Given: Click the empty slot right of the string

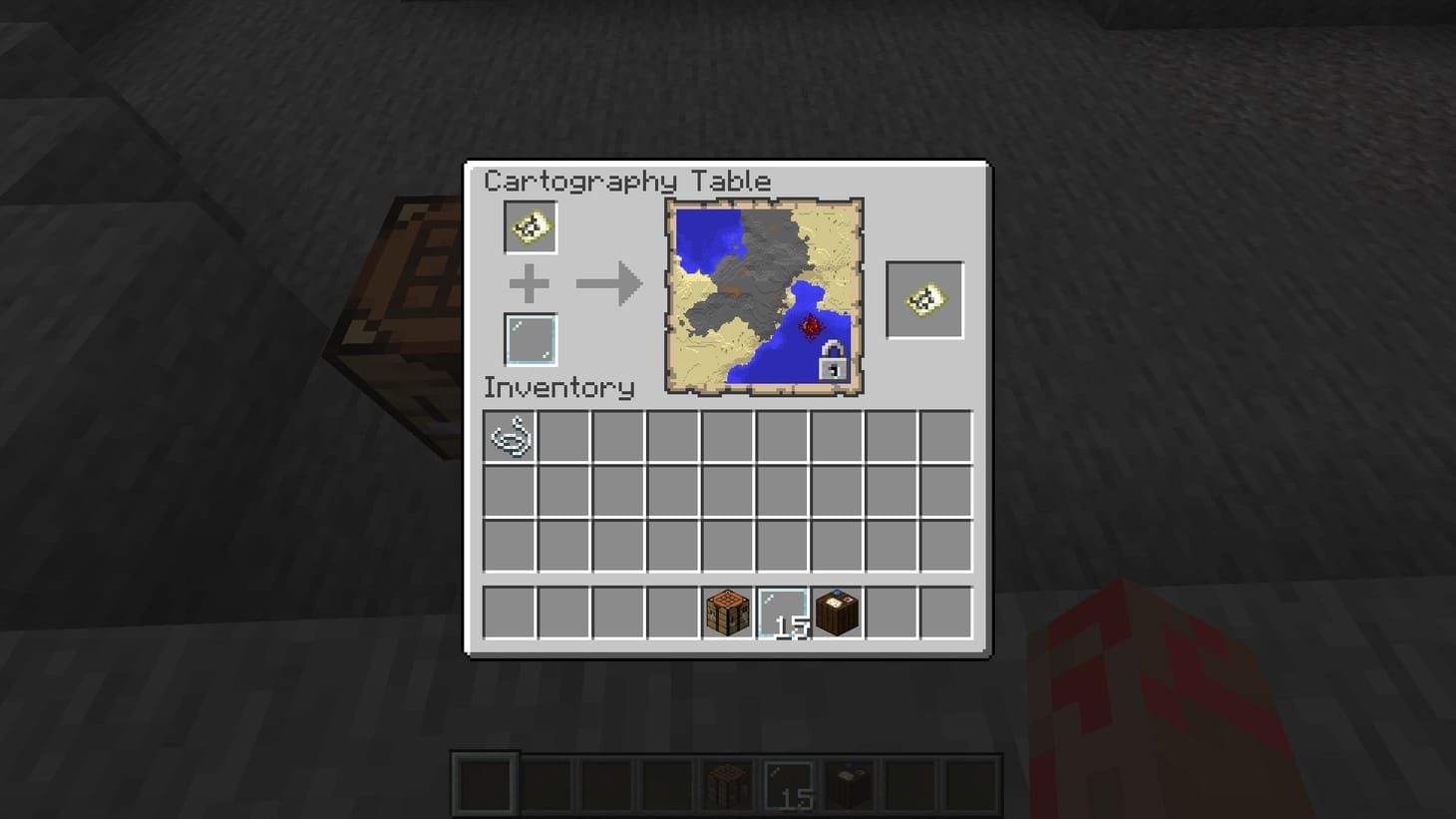Looking at the screenshot, I should (565, 437).
